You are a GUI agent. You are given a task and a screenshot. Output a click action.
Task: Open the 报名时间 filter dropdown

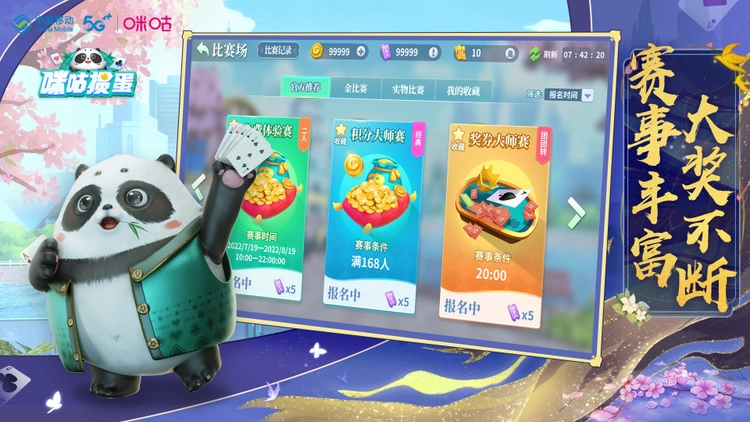pyautogui.click(x=569, y=95)
